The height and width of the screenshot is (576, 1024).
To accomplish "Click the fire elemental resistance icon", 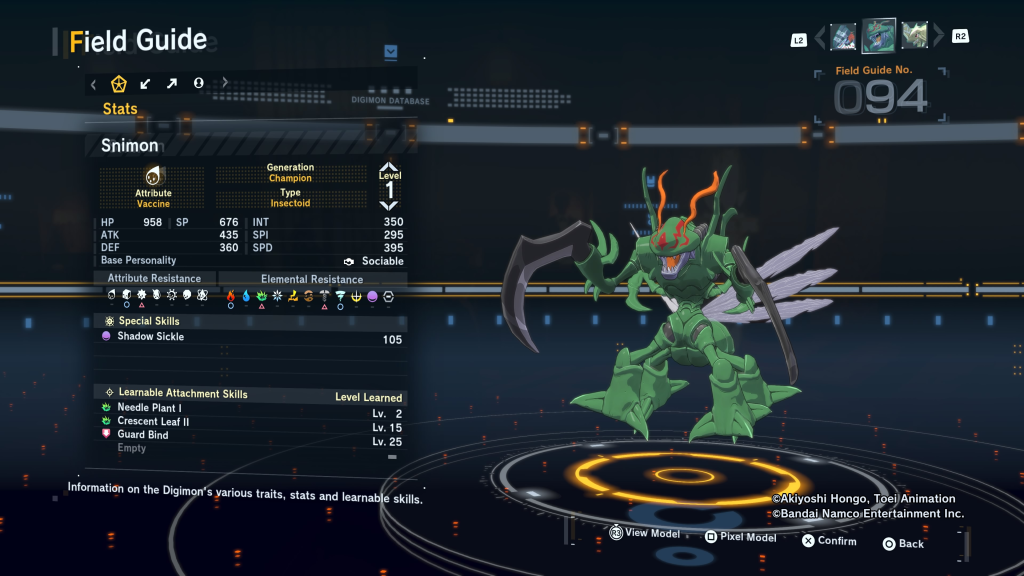I will [231, 296].
